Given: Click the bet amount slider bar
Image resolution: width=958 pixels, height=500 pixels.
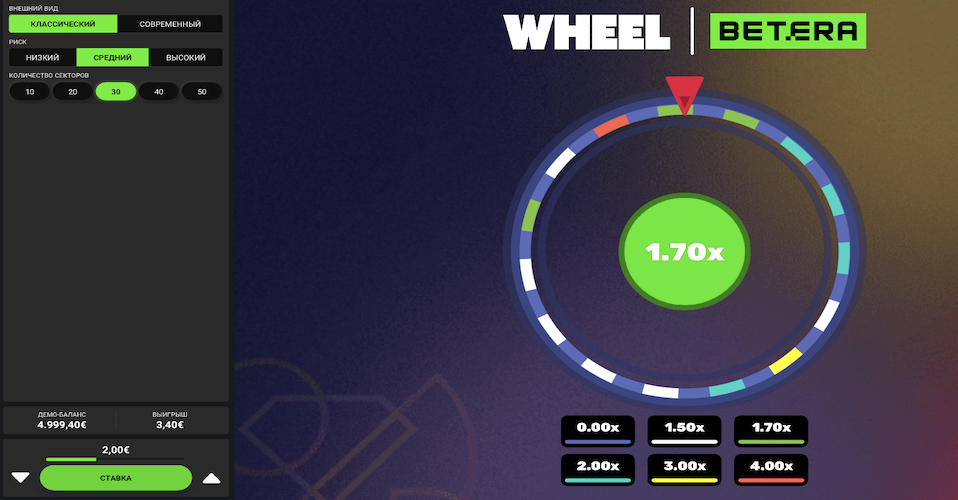Looking at the screenshot, I should point(115,459).
